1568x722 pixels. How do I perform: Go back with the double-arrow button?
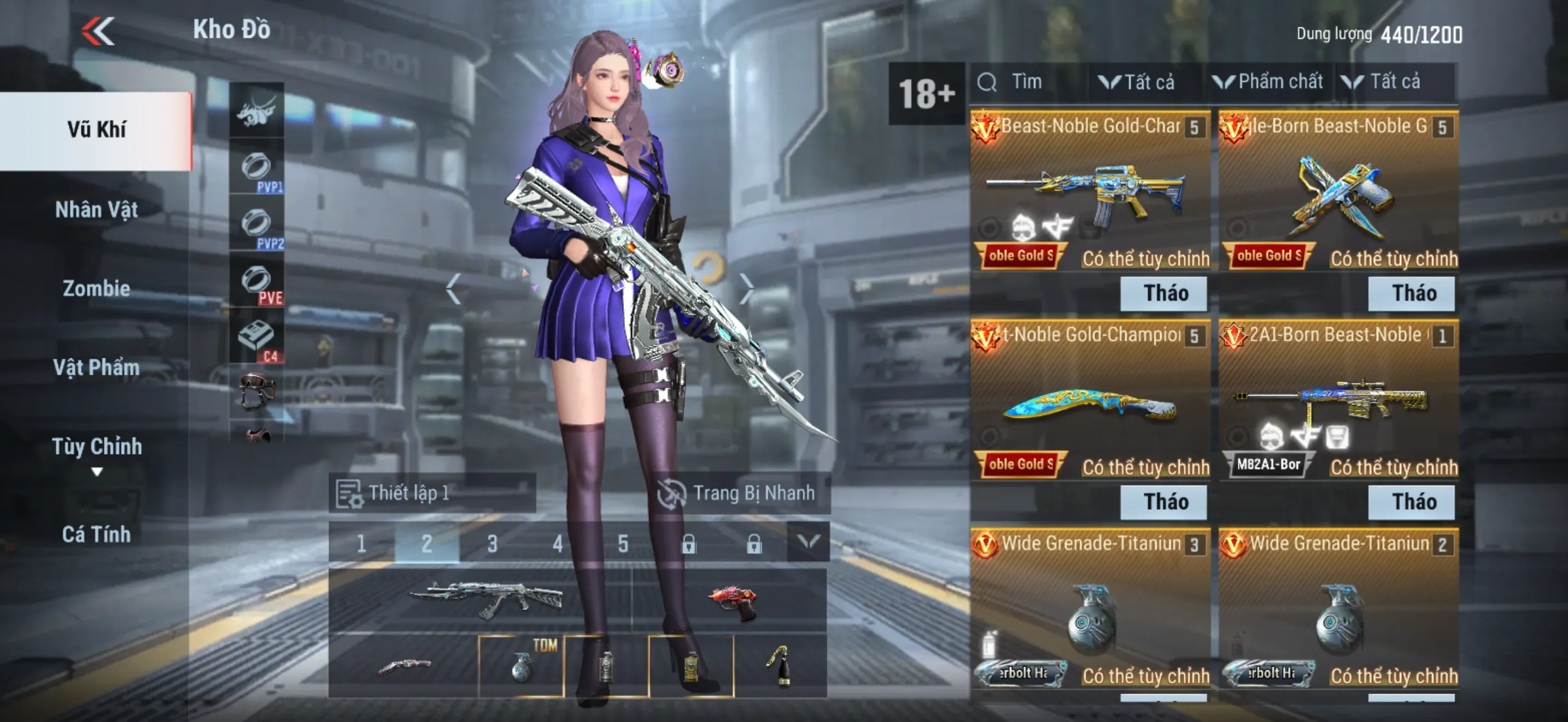point(98,31)
